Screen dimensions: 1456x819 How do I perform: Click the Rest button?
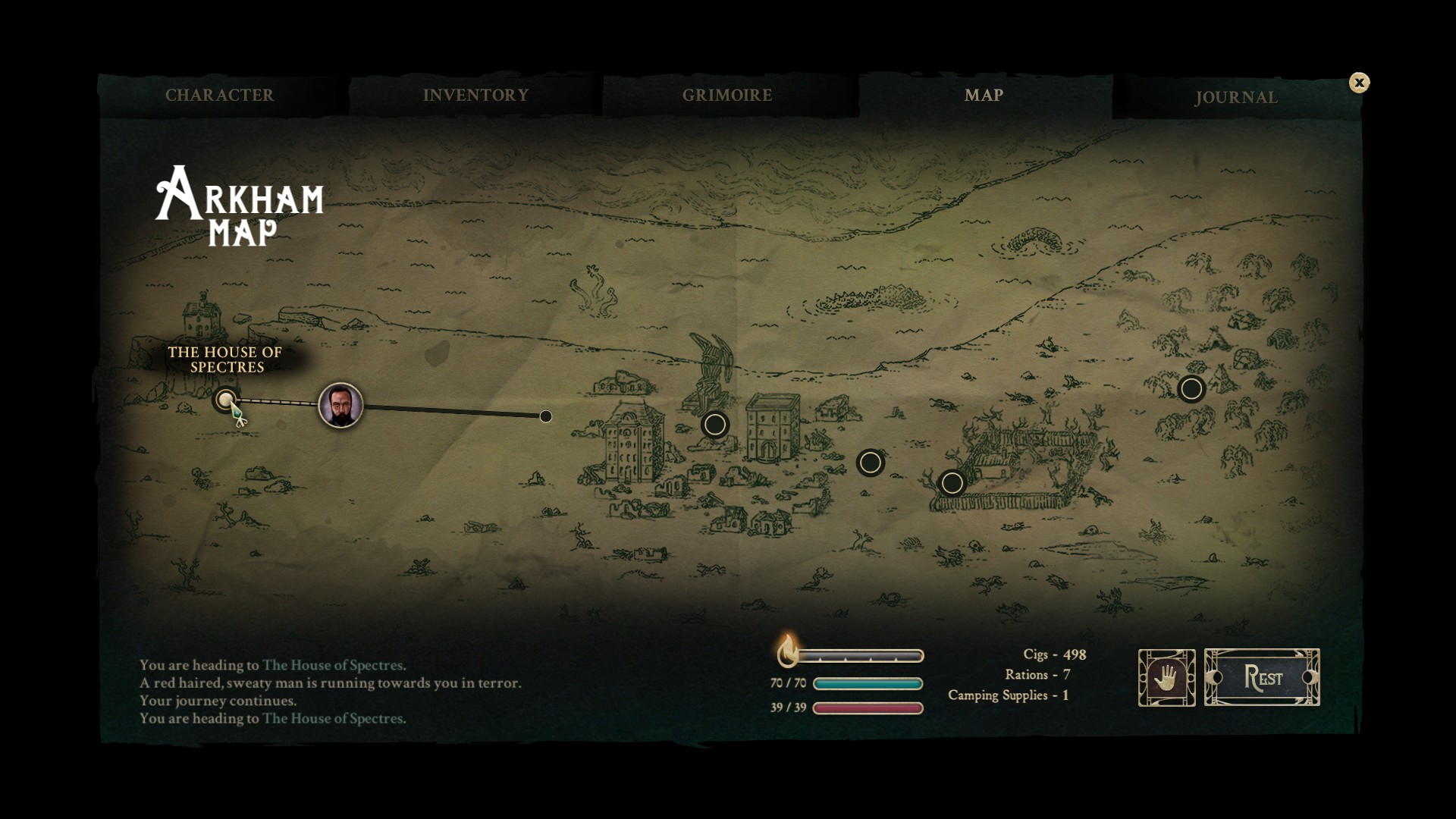click(x=1262, y=677)
